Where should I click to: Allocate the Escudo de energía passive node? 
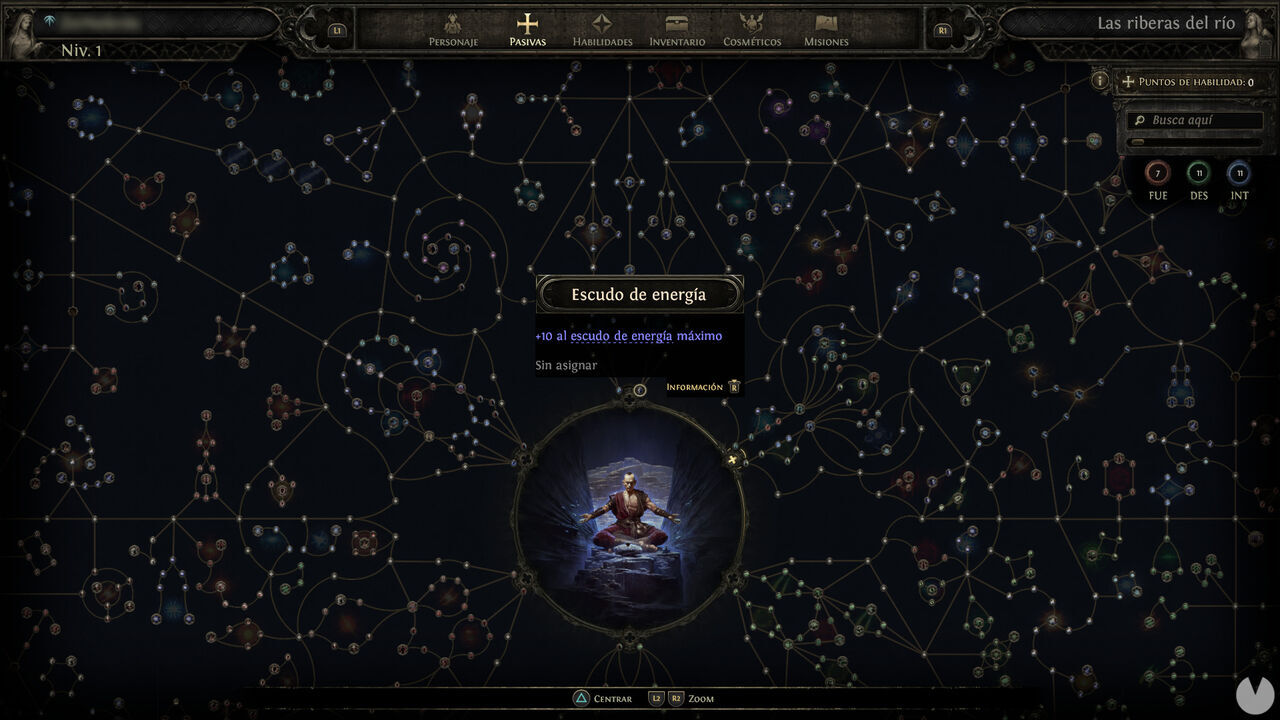pyautogui.click(x=640, y=390)
